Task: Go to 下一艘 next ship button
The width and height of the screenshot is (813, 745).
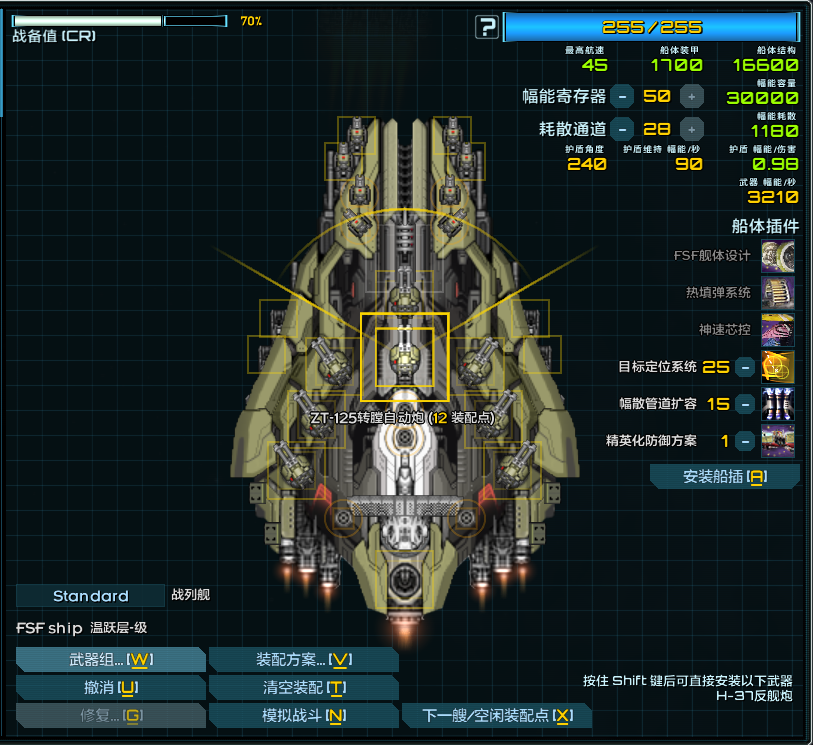Action: pos(497,716)
